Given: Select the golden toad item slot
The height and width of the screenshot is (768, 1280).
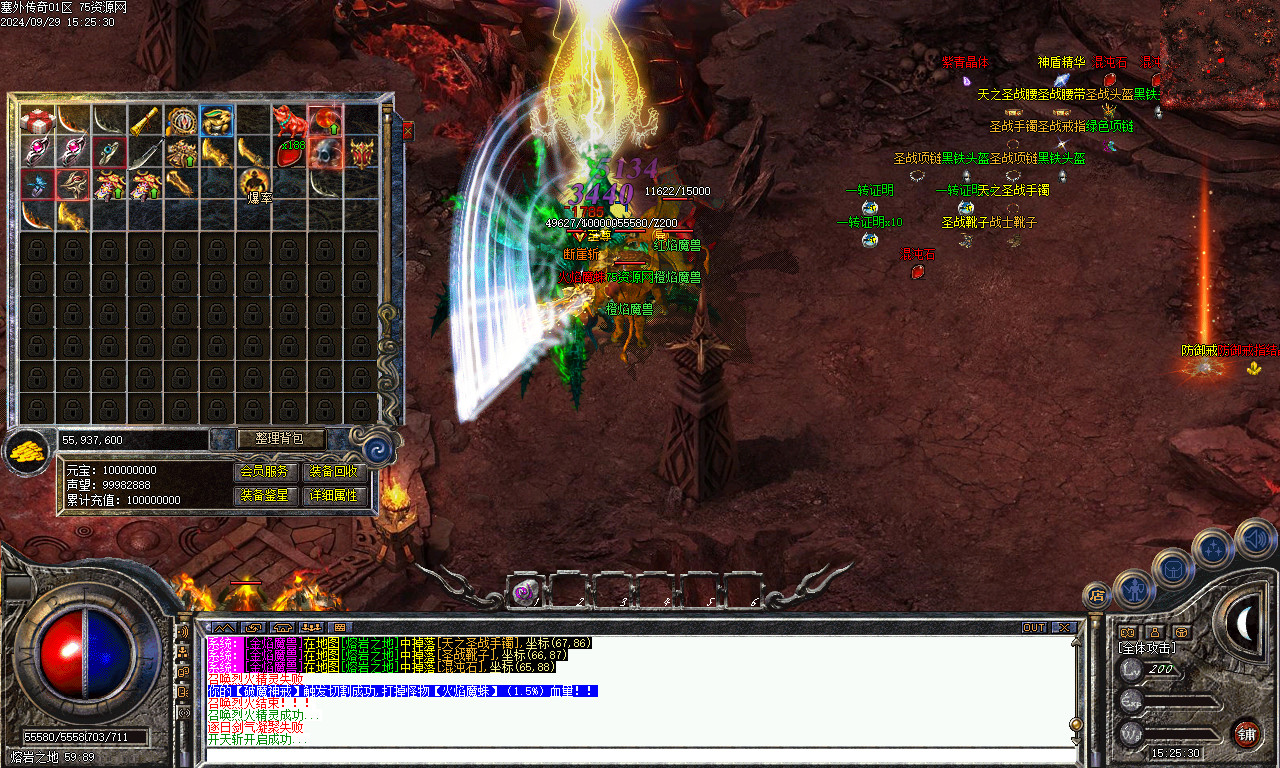Looking at the screenshot, I should (x=217, y=121).
